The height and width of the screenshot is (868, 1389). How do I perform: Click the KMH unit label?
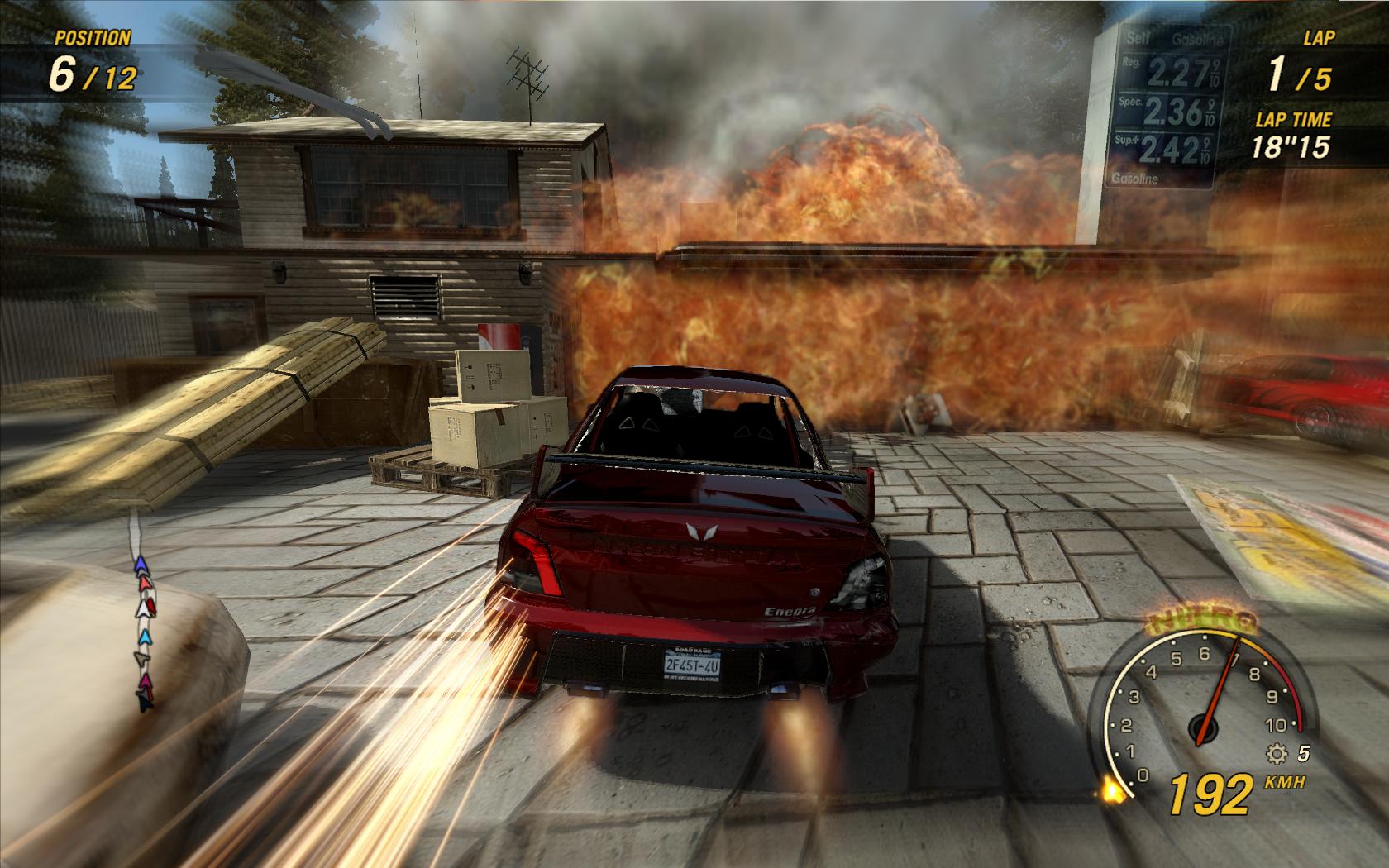(x=1285, y=782)
